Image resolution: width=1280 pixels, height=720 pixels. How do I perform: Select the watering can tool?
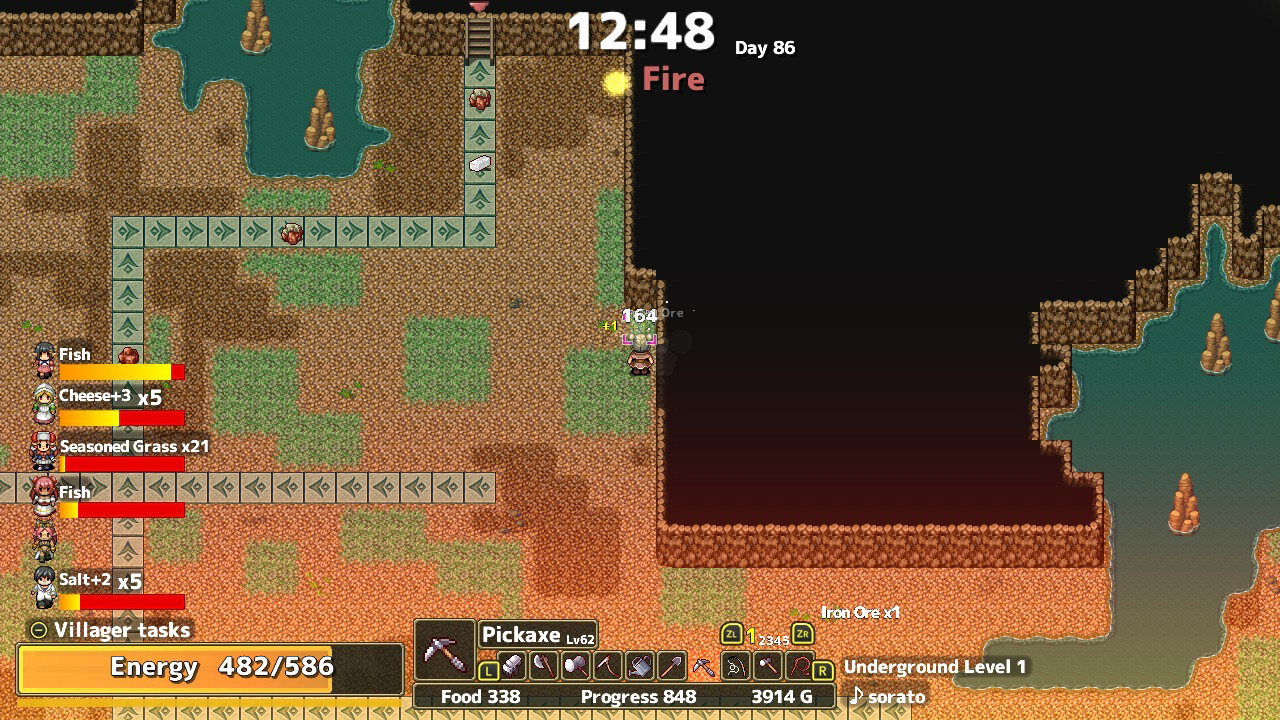click(638, 664)
